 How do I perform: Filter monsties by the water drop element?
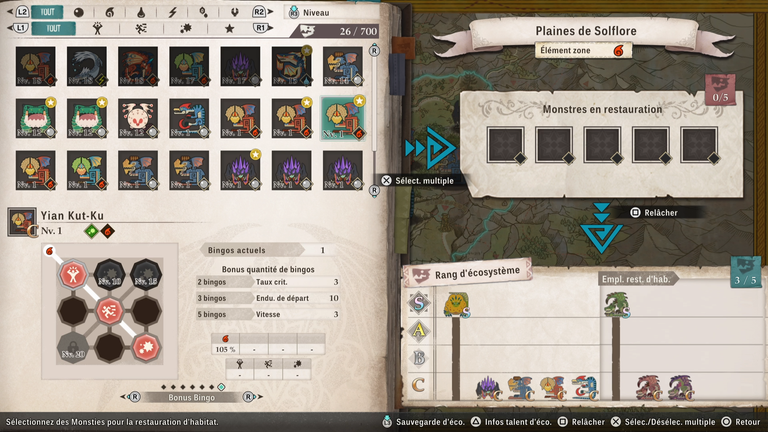[140, 12]
